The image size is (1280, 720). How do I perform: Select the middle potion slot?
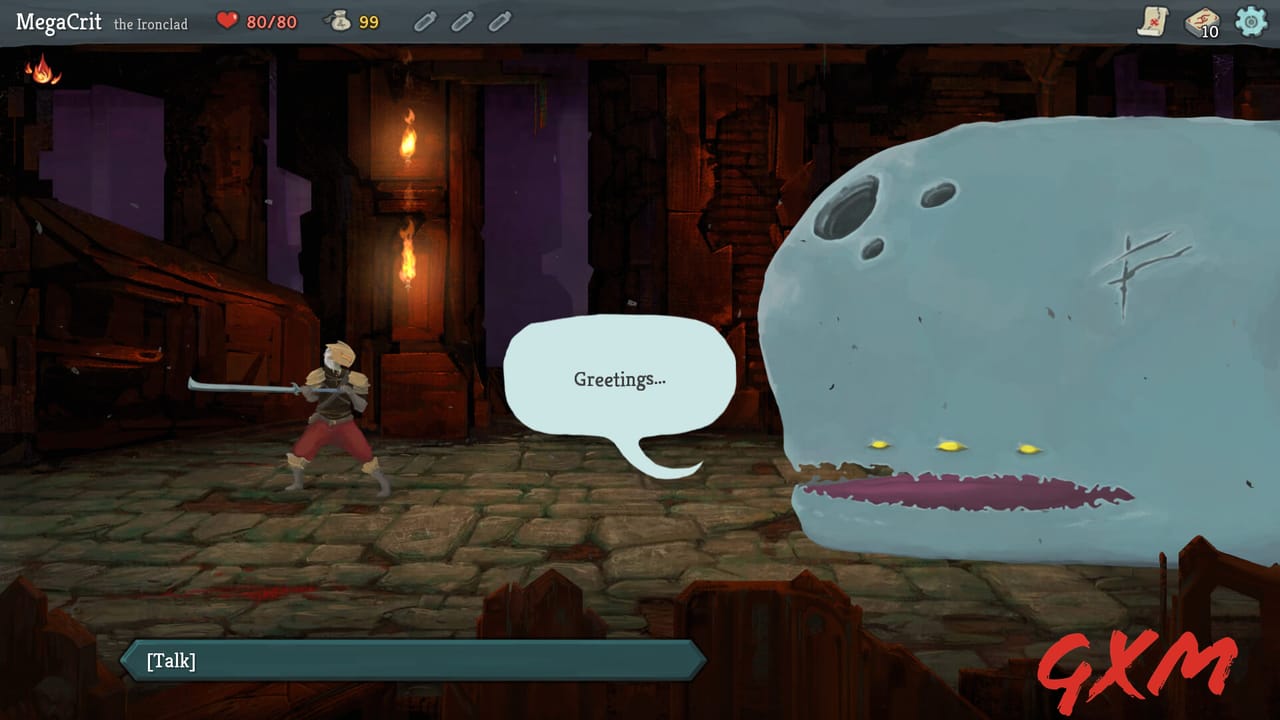tap(461, 21)
